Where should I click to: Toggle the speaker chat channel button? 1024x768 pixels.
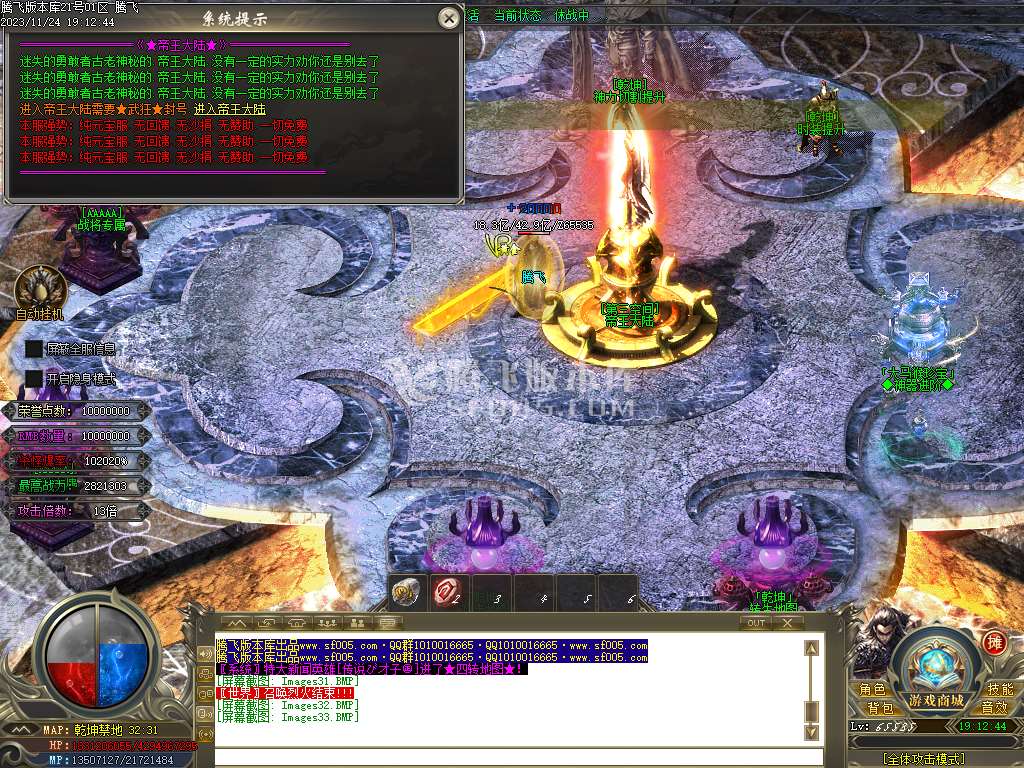(x=206, y=655)
